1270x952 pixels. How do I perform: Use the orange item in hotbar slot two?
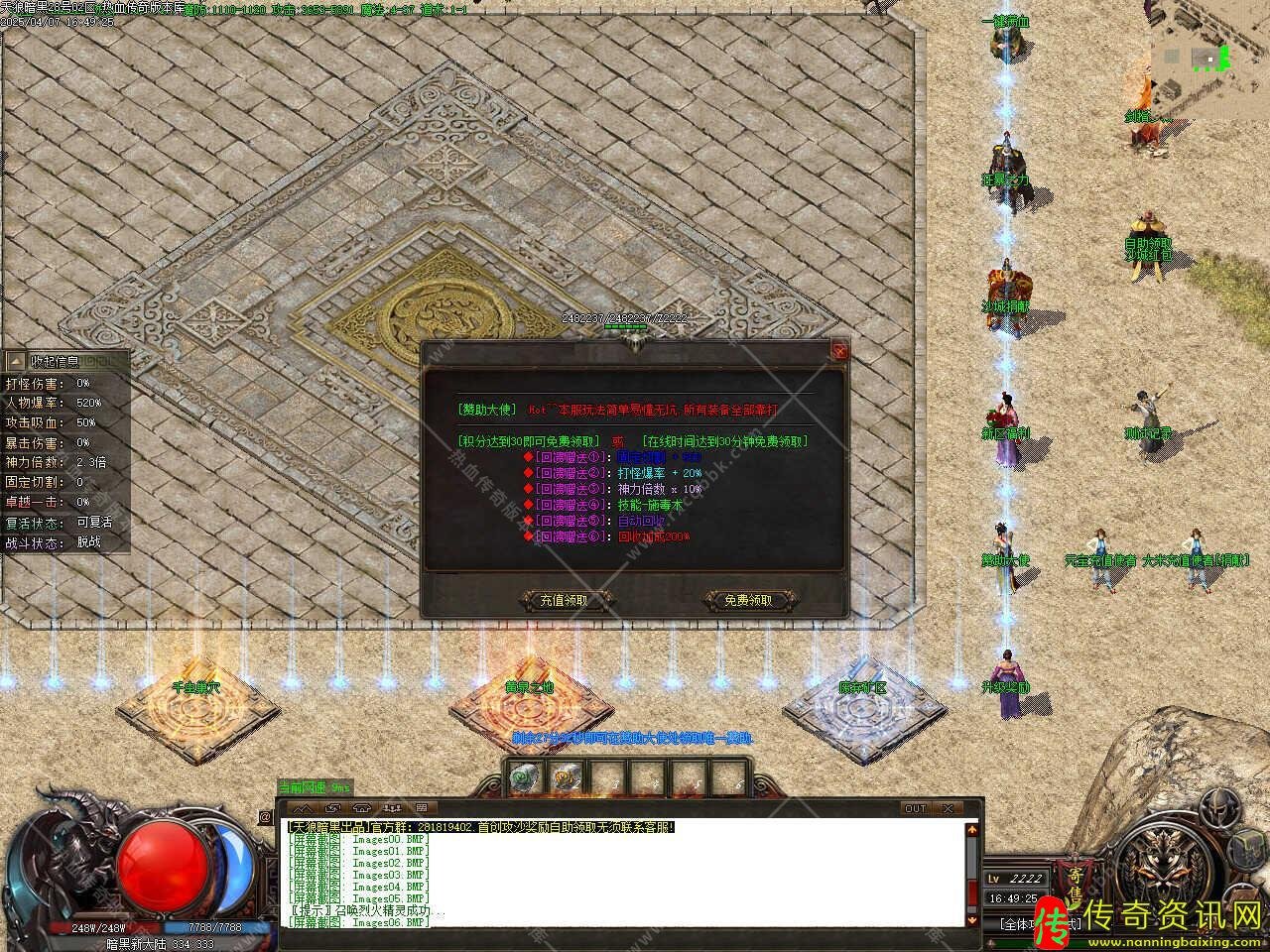566,778
